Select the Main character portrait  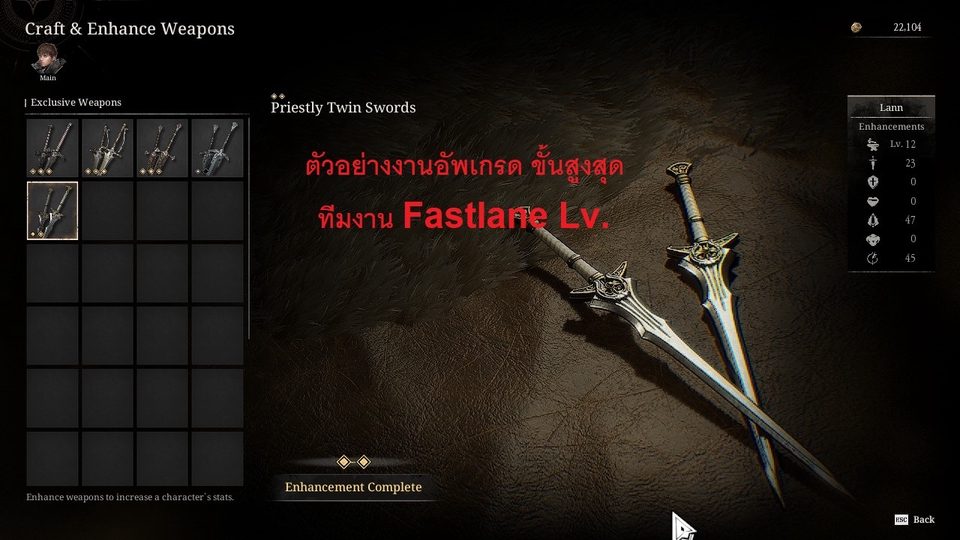(x=47, y=58)
